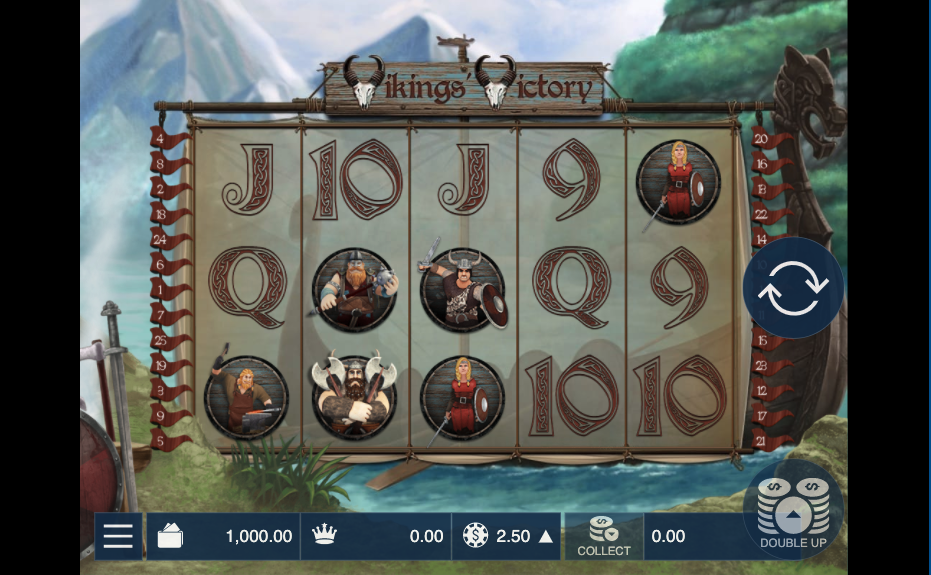The height and width of the screenshot is (575, 931).
Task: Collect your winnings
Action: [x=604, y=537]
